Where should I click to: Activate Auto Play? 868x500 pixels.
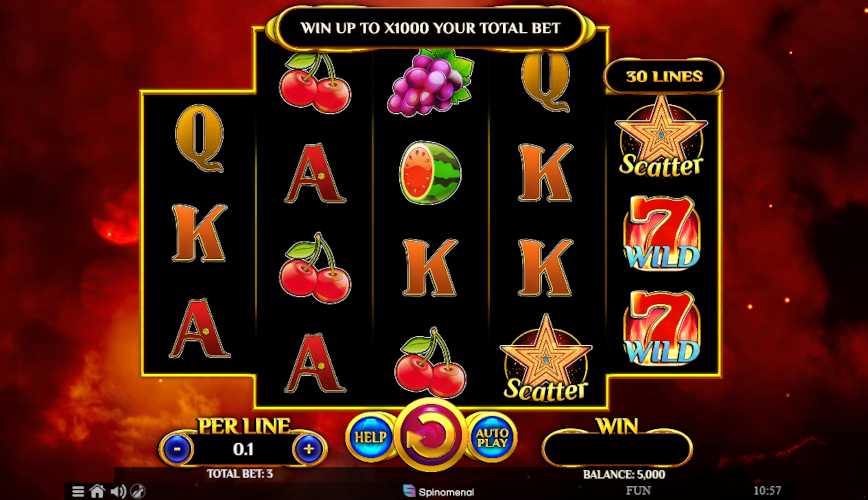pyautogui.click(x=491, y=438)
